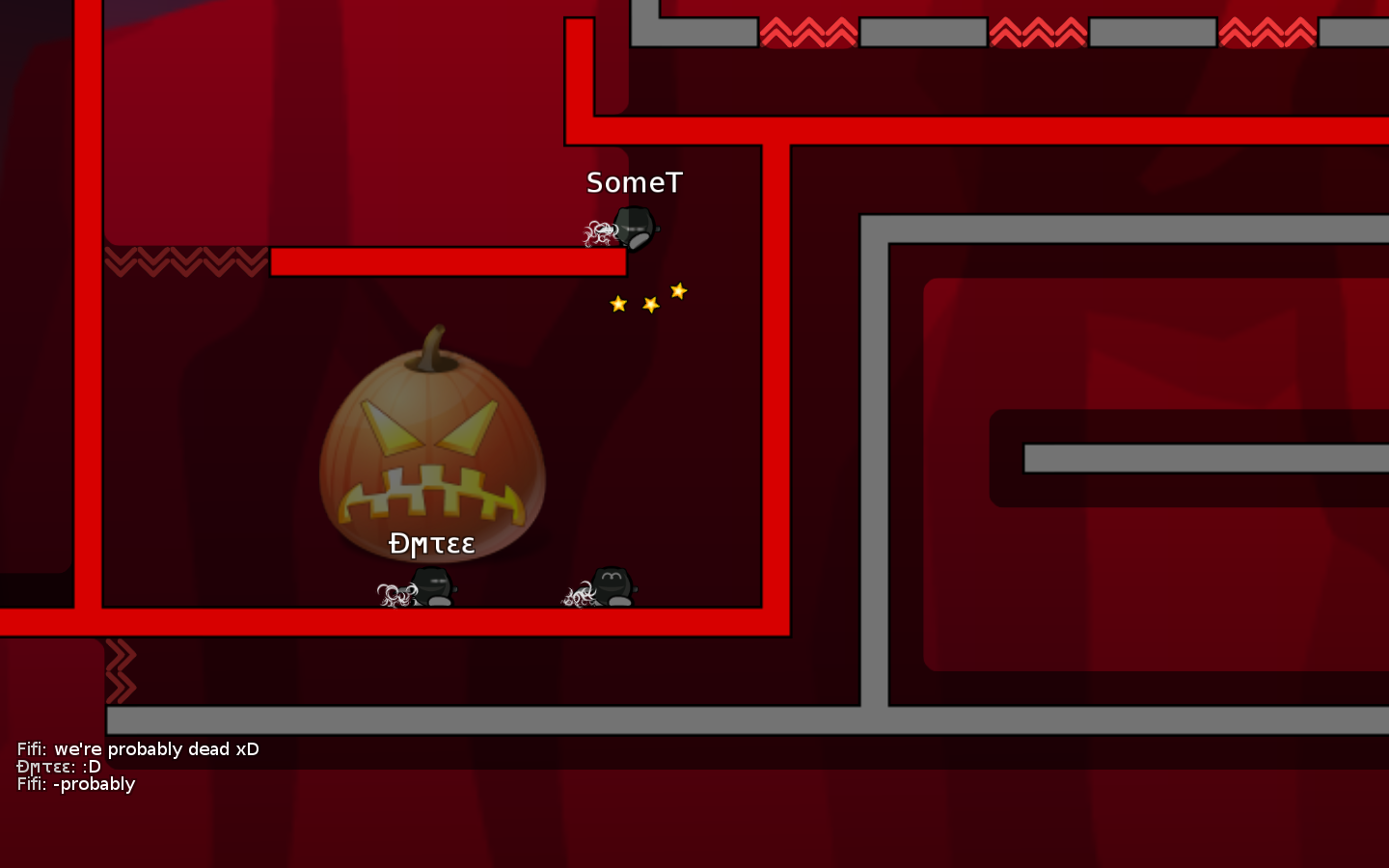The image size is (1389, 868).
Task: Click the smiling tee beside the pumpkin
Action: (x=612, y=583)
